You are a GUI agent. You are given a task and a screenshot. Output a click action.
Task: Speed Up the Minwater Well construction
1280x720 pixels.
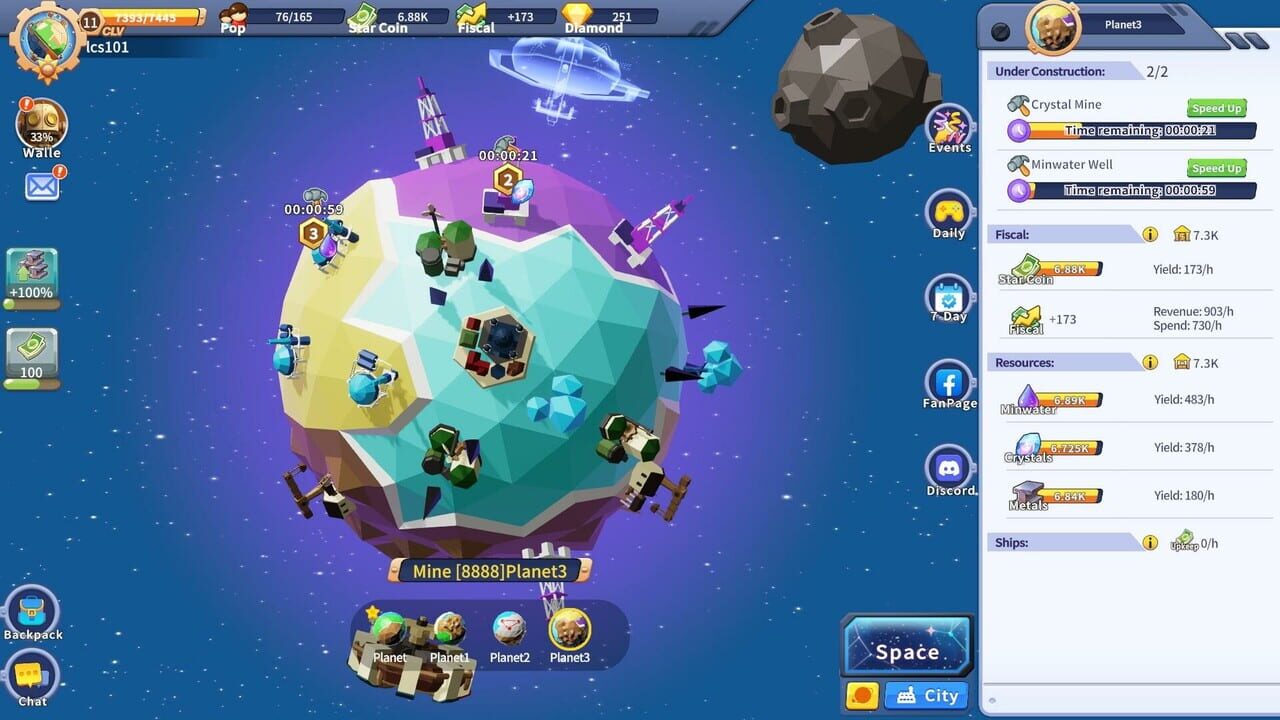(x=1216, y=168)
